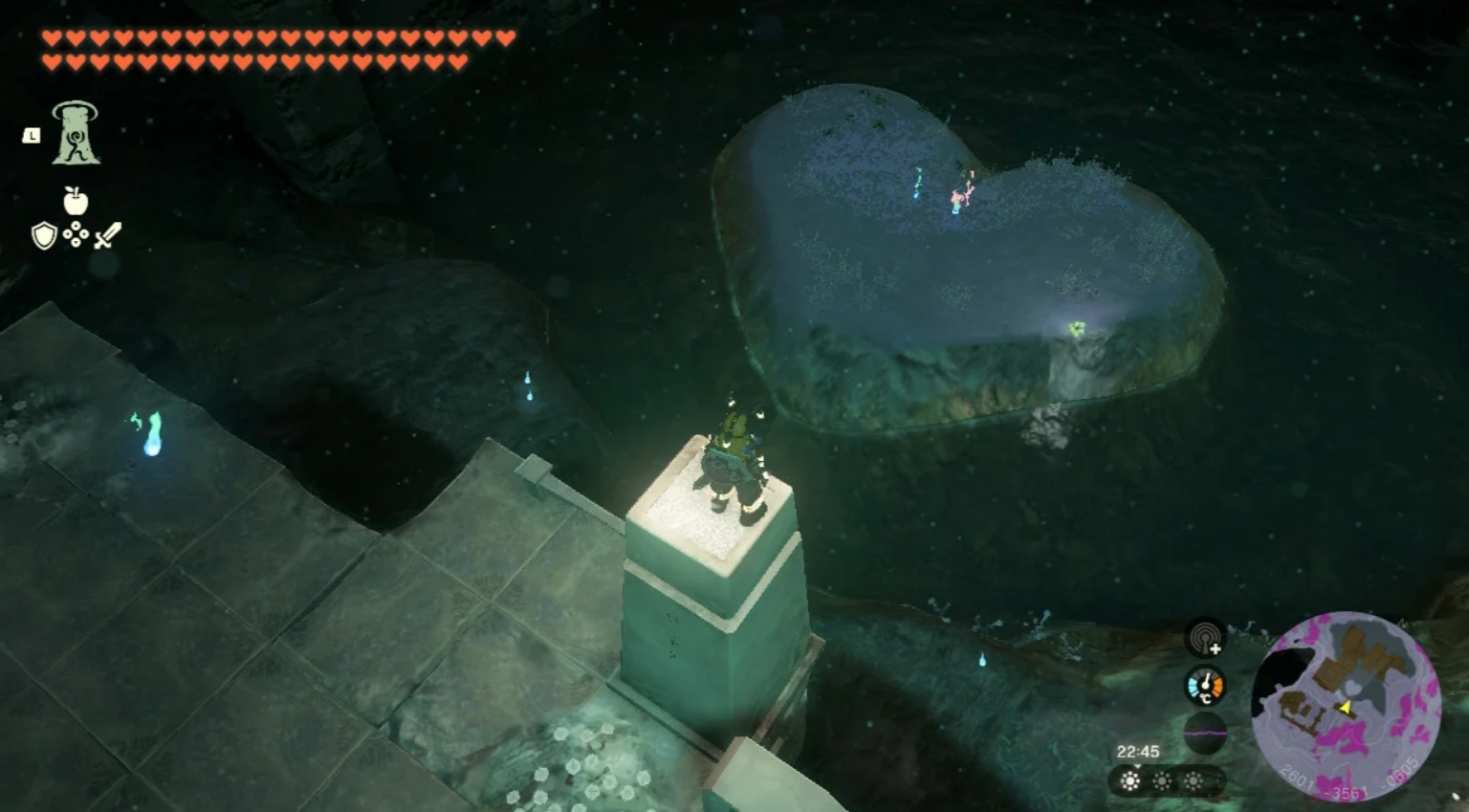Image resolution: width=1469 pixels, height=812 pixels.
Task: Open the shield quick-select icon
Action: click(x=44, y=235)
